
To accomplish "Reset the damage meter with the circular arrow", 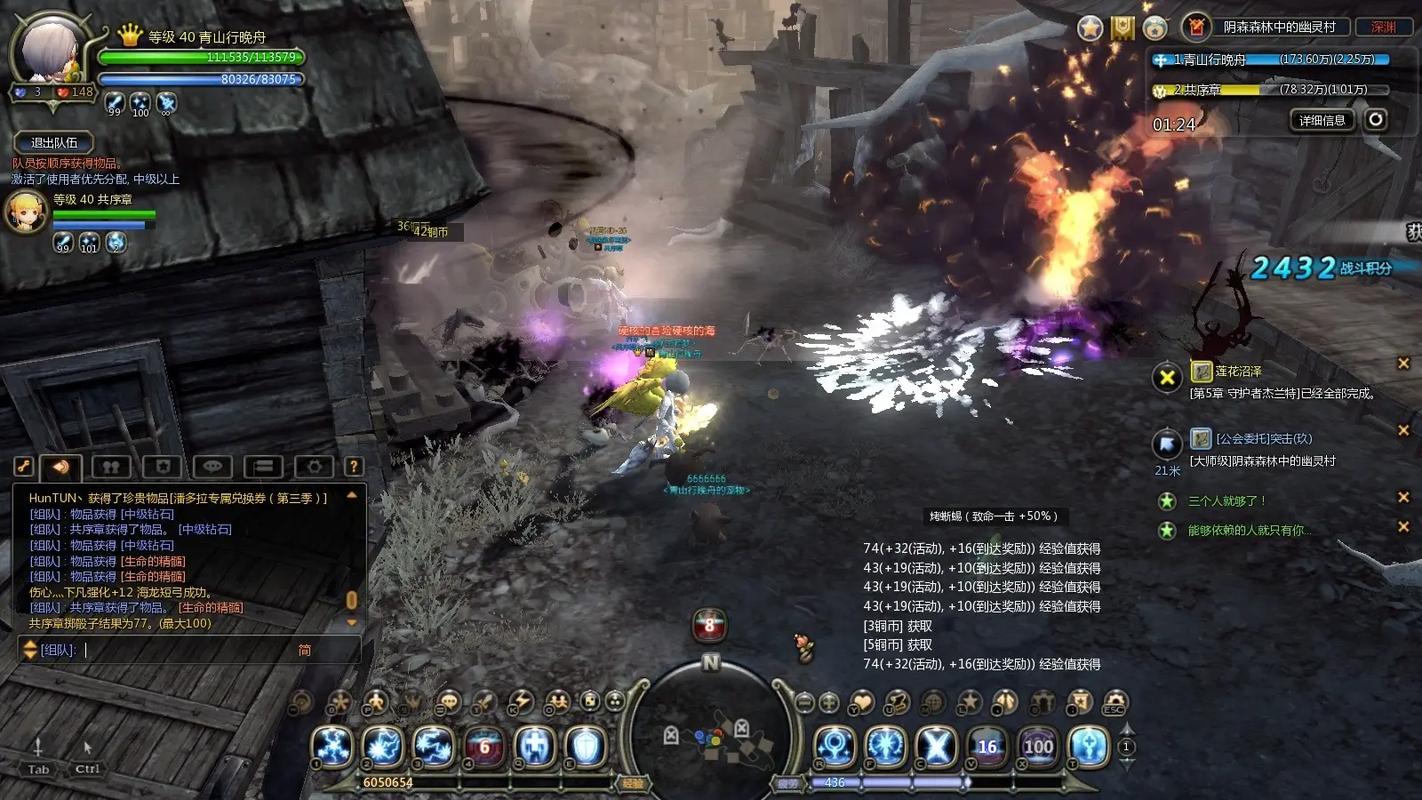I will (x=1376, y=120).
